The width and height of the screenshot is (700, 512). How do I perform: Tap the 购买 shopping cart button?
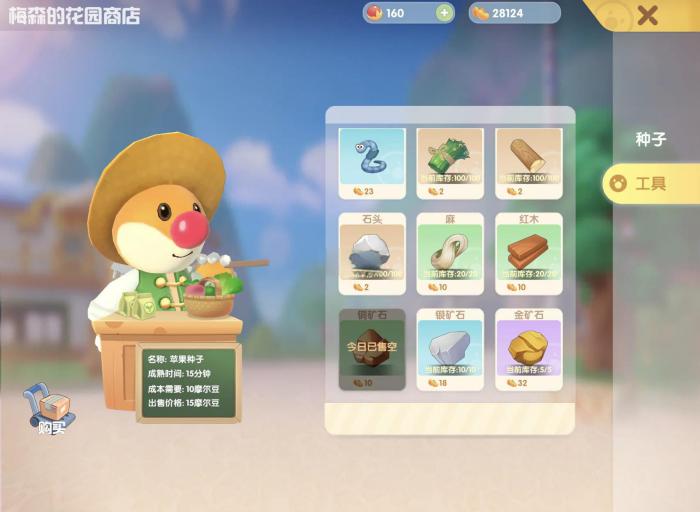click(x=50, y=410)
